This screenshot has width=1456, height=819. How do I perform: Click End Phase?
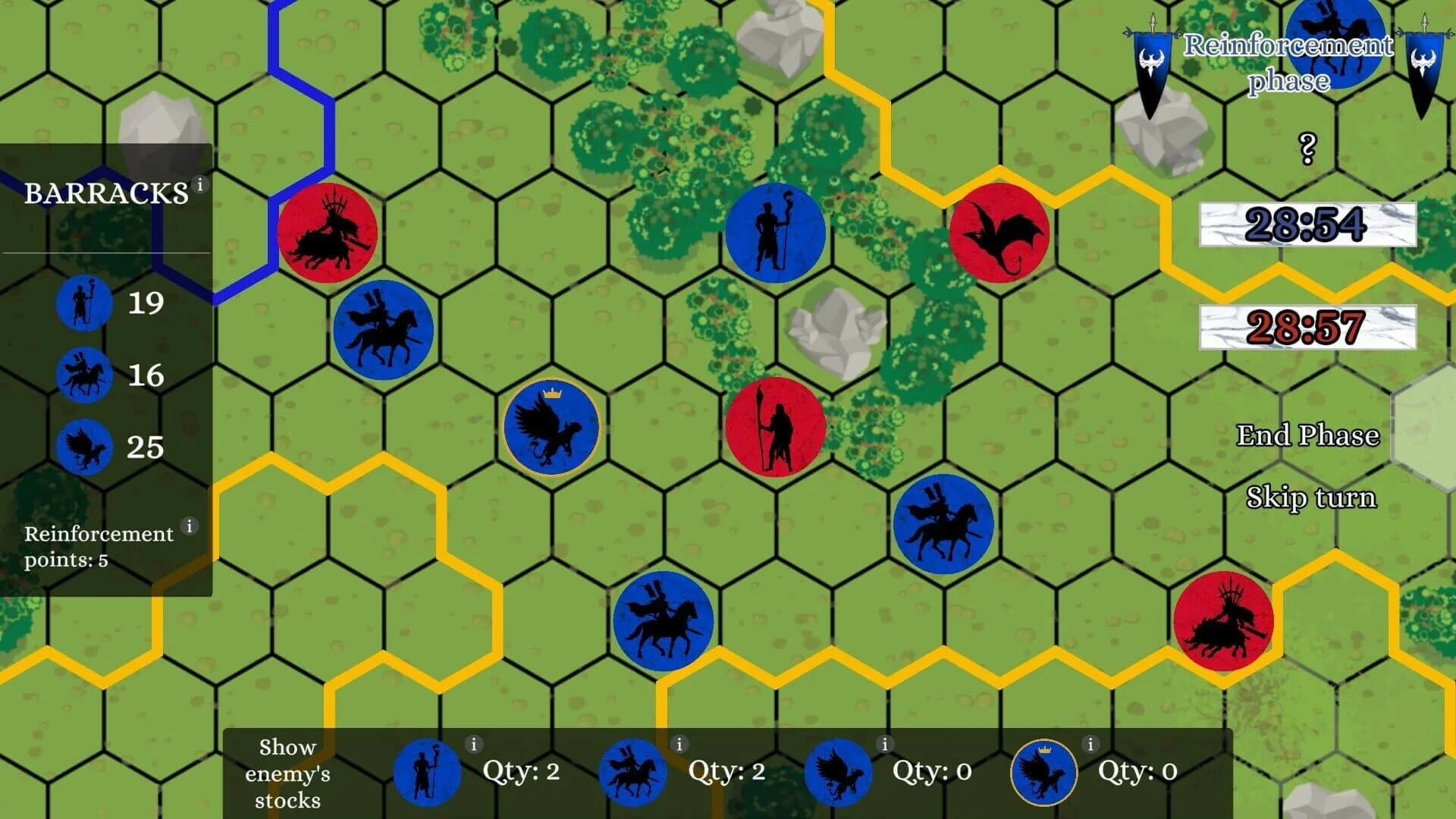[x=1308, y=435]
